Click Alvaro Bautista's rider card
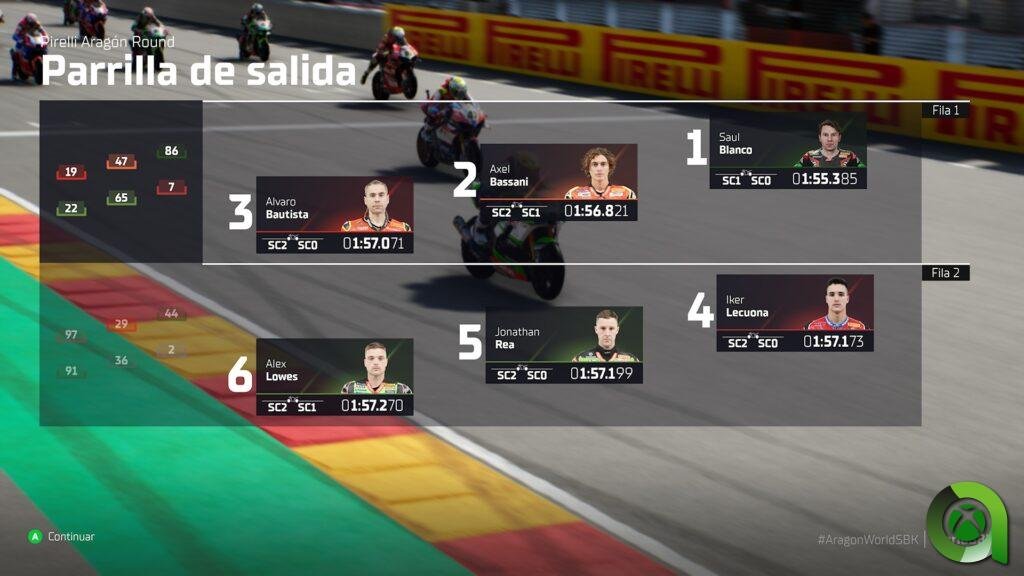 point(334,215)
